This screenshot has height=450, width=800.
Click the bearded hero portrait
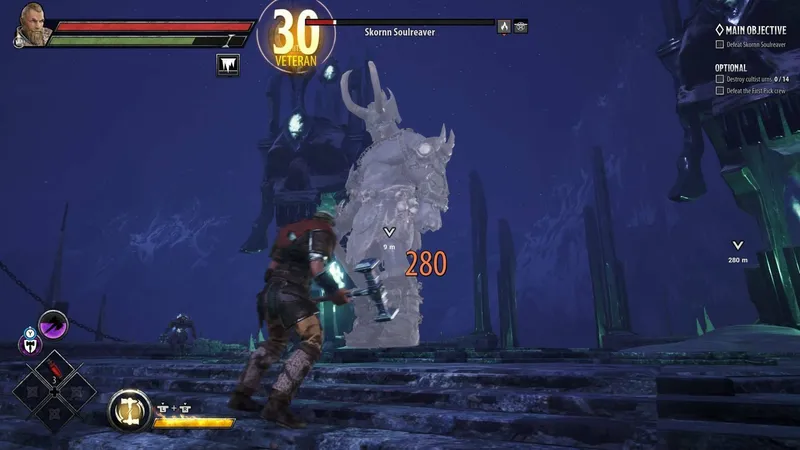[30, 27]
